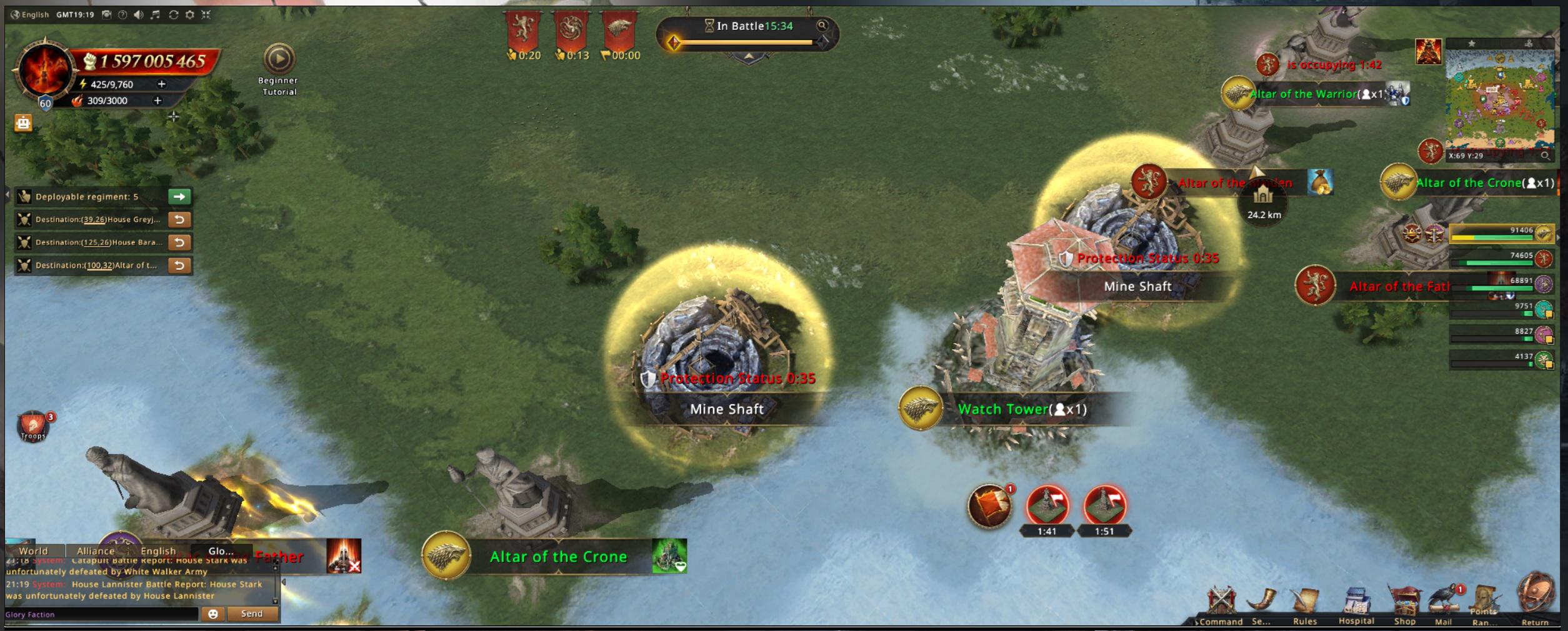This screenshot has width=1568, height=631.
Task: Open the settings gear in the top bar
Action: tap(189, 14)
